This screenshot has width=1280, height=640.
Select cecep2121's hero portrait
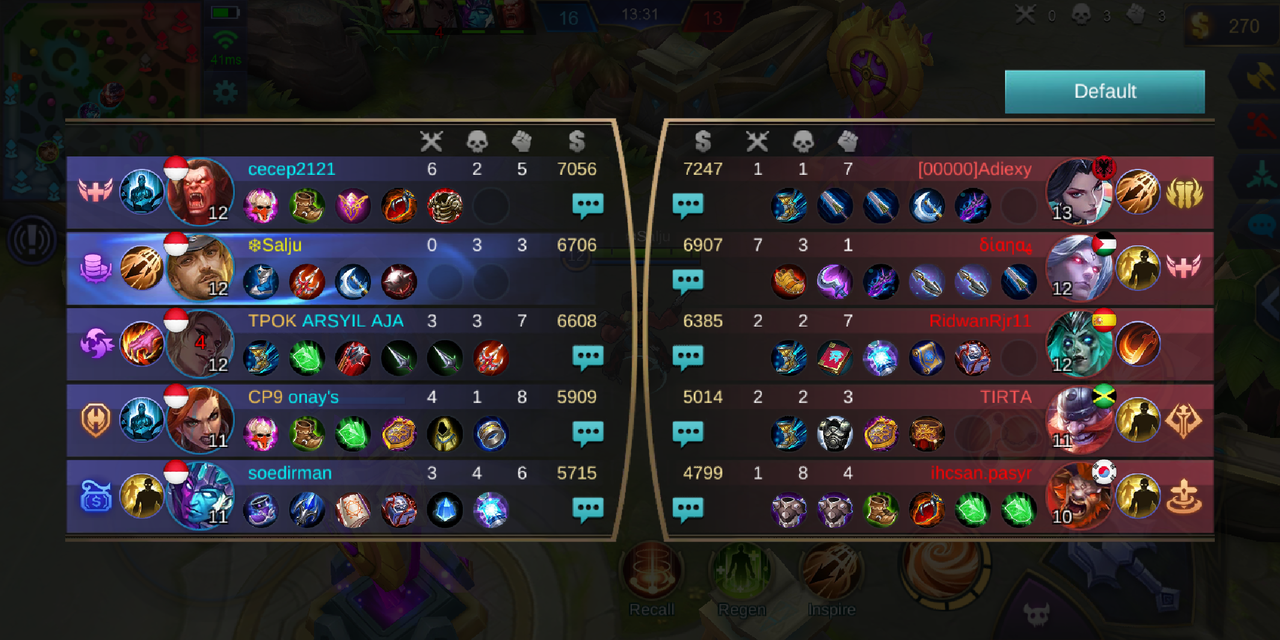pyautogui.click(x=200, y=191)
